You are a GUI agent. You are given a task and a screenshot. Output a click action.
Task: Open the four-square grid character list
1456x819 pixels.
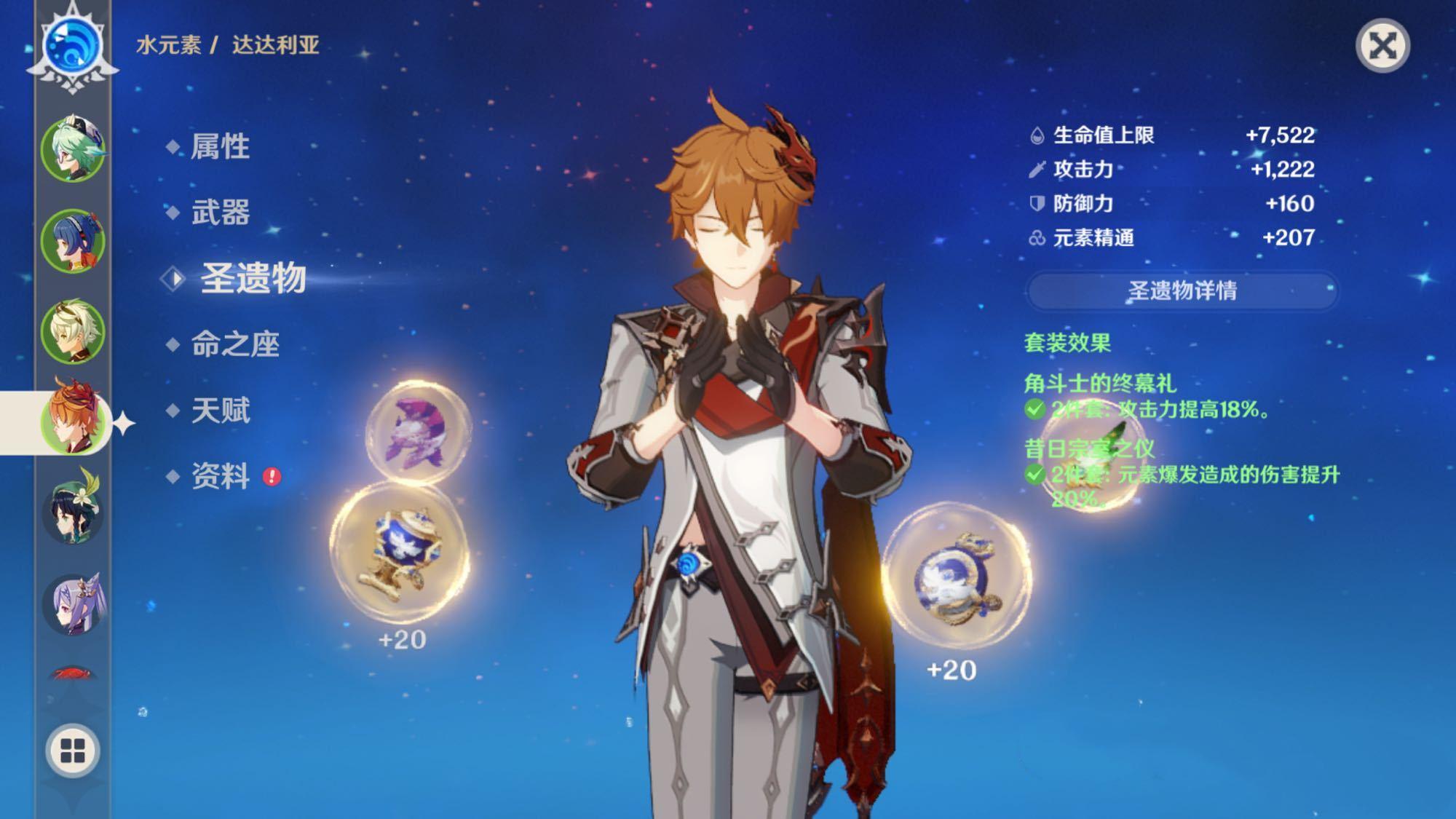73,751
